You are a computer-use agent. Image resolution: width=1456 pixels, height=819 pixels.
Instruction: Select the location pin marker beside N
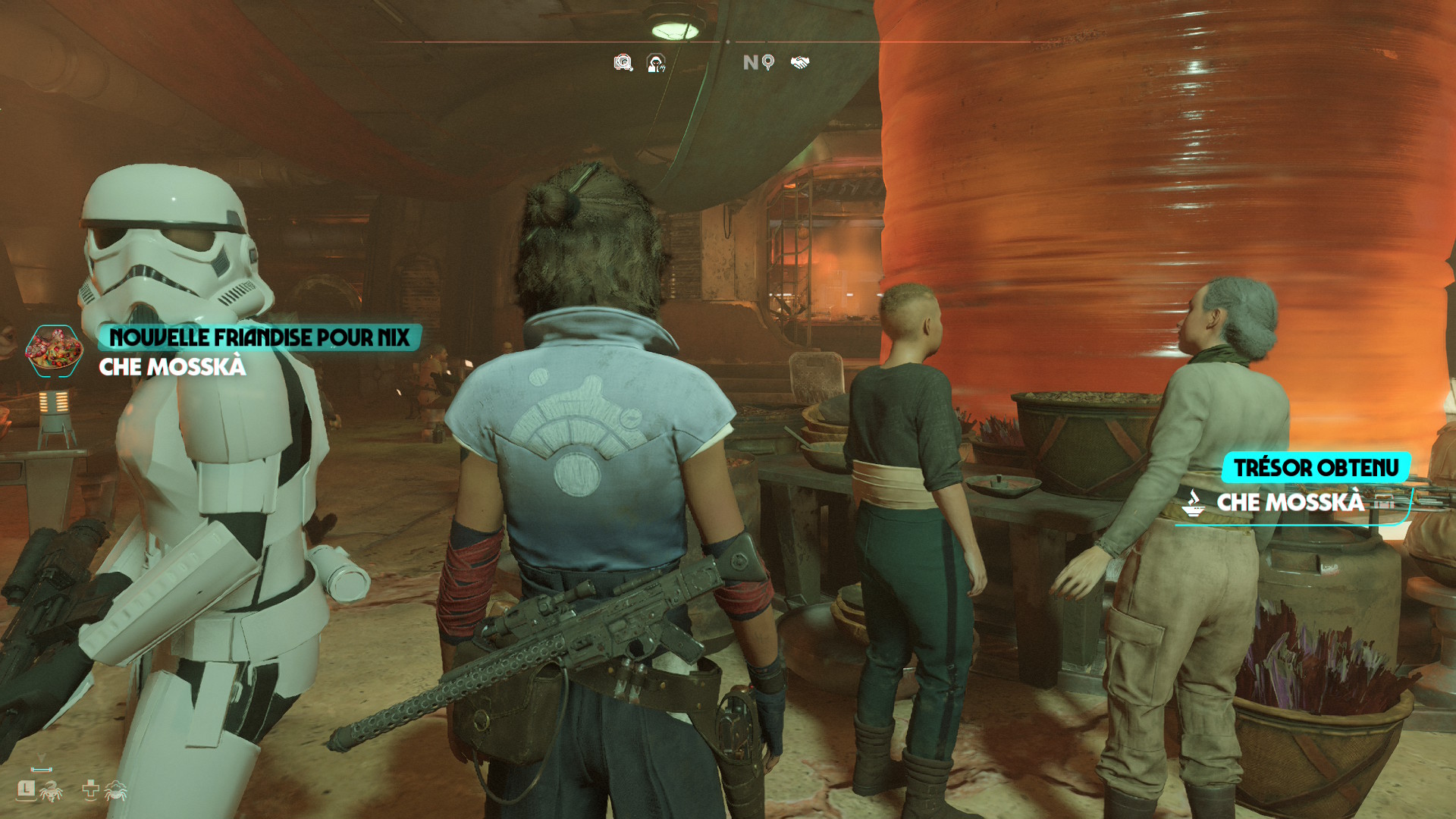[768, 62]
